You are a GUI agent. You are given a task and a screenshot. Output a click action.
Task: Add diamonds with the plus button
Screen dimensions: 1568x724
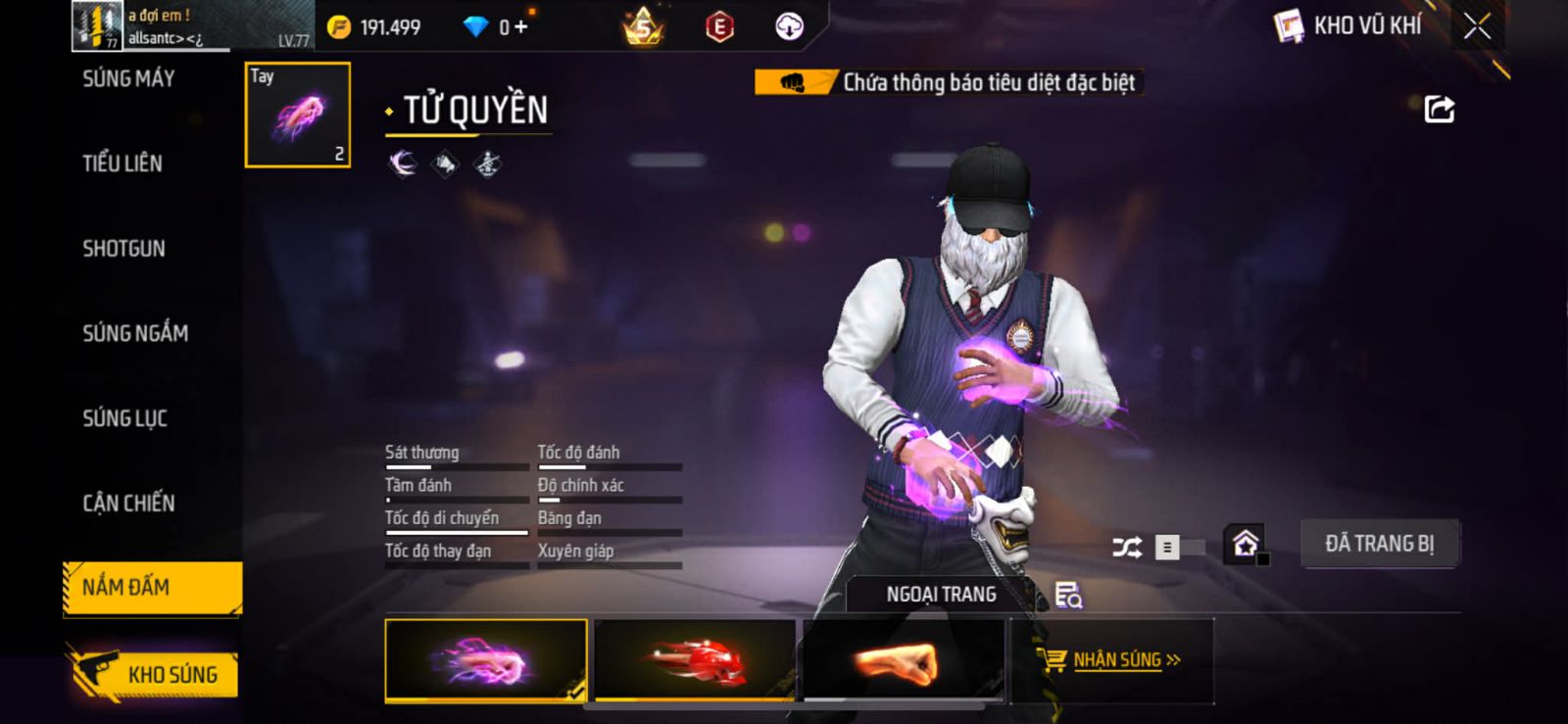coord(520,27)
